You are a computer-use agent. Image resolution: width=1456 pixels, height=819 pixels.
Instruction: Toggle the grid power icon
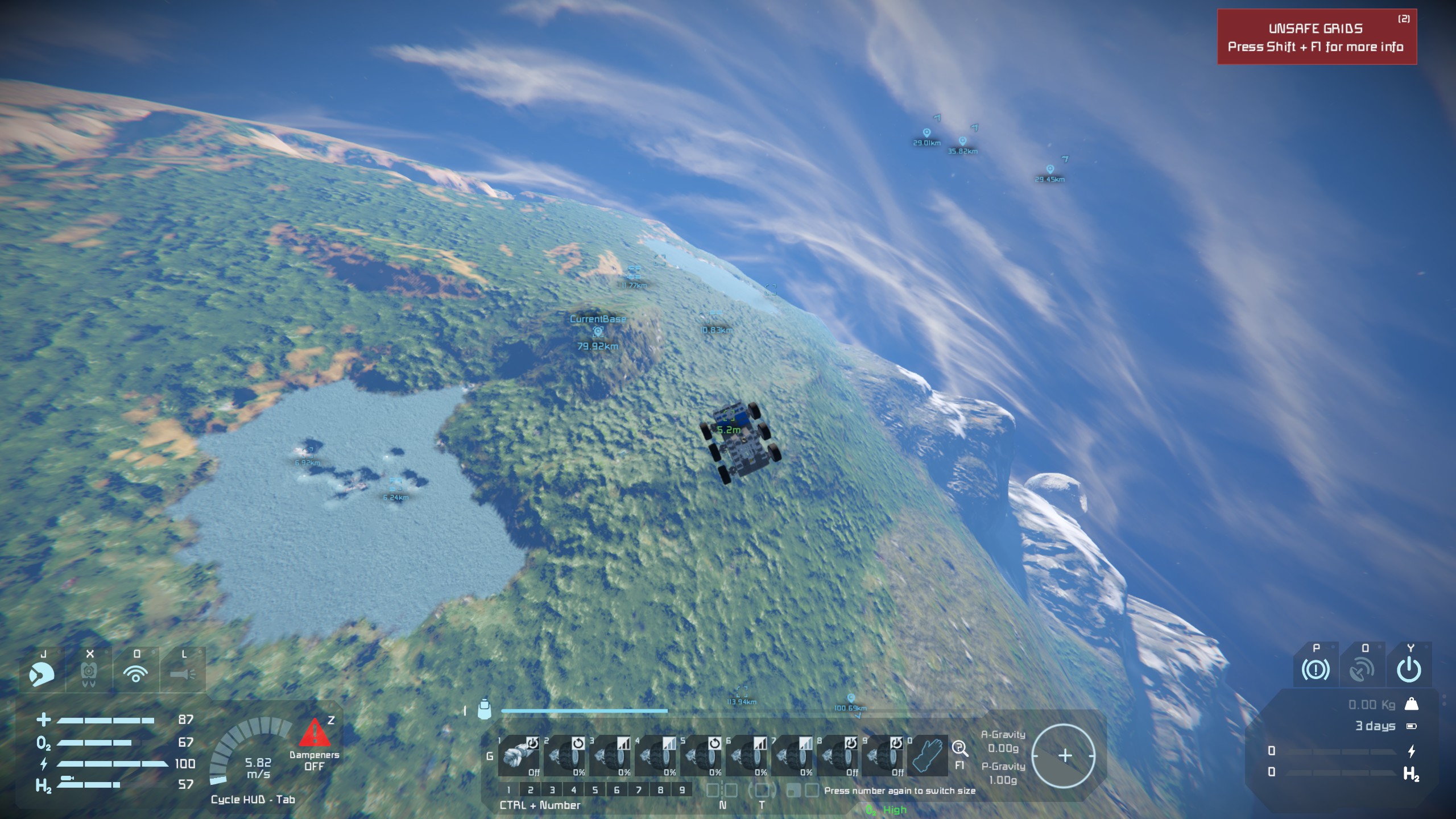(x=1409, y=670)
